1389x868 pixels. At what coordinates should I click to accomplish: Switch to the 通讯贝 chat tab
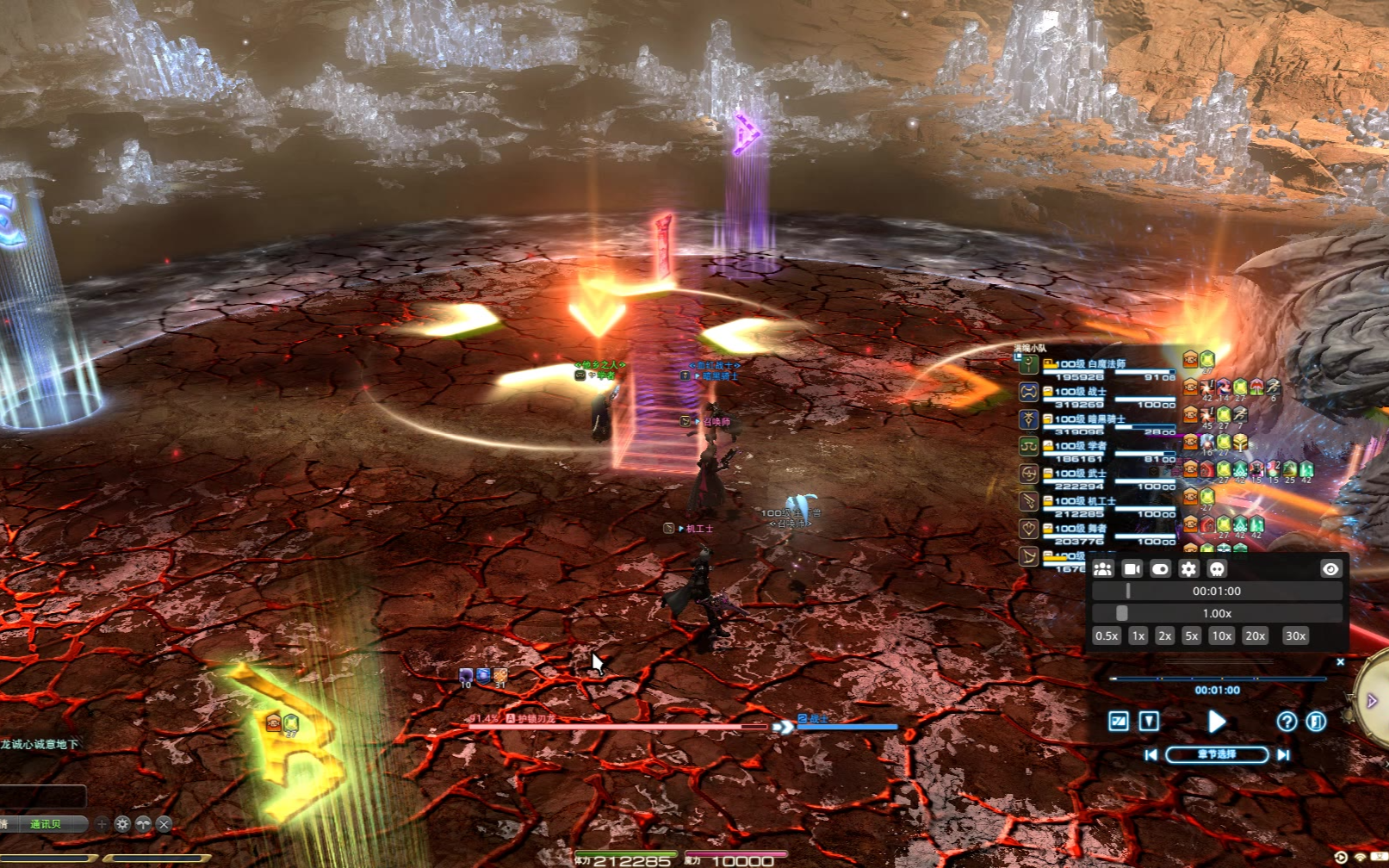pos(46,824)
